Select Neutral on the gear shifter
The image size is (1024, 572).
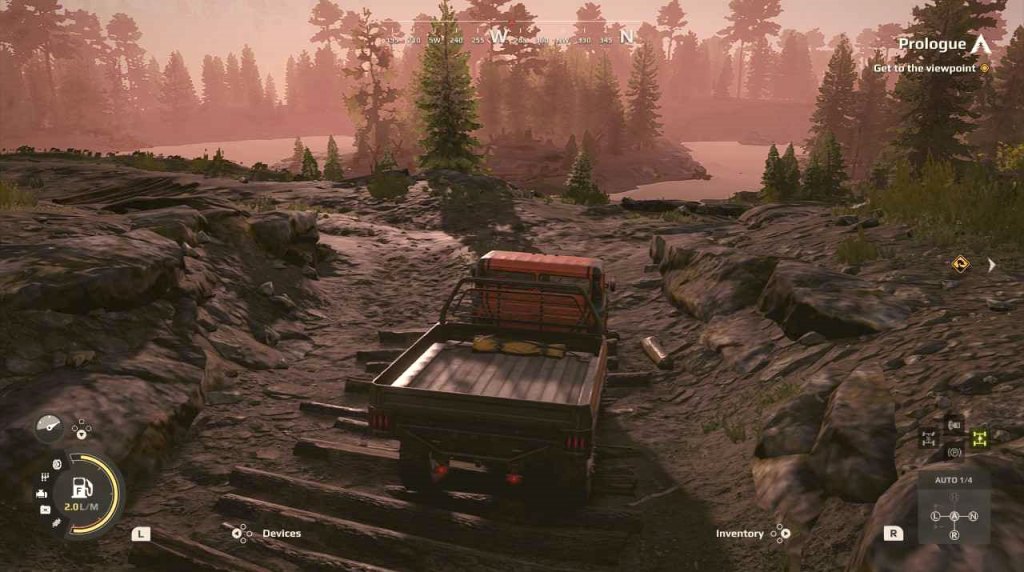coord(973,516)
